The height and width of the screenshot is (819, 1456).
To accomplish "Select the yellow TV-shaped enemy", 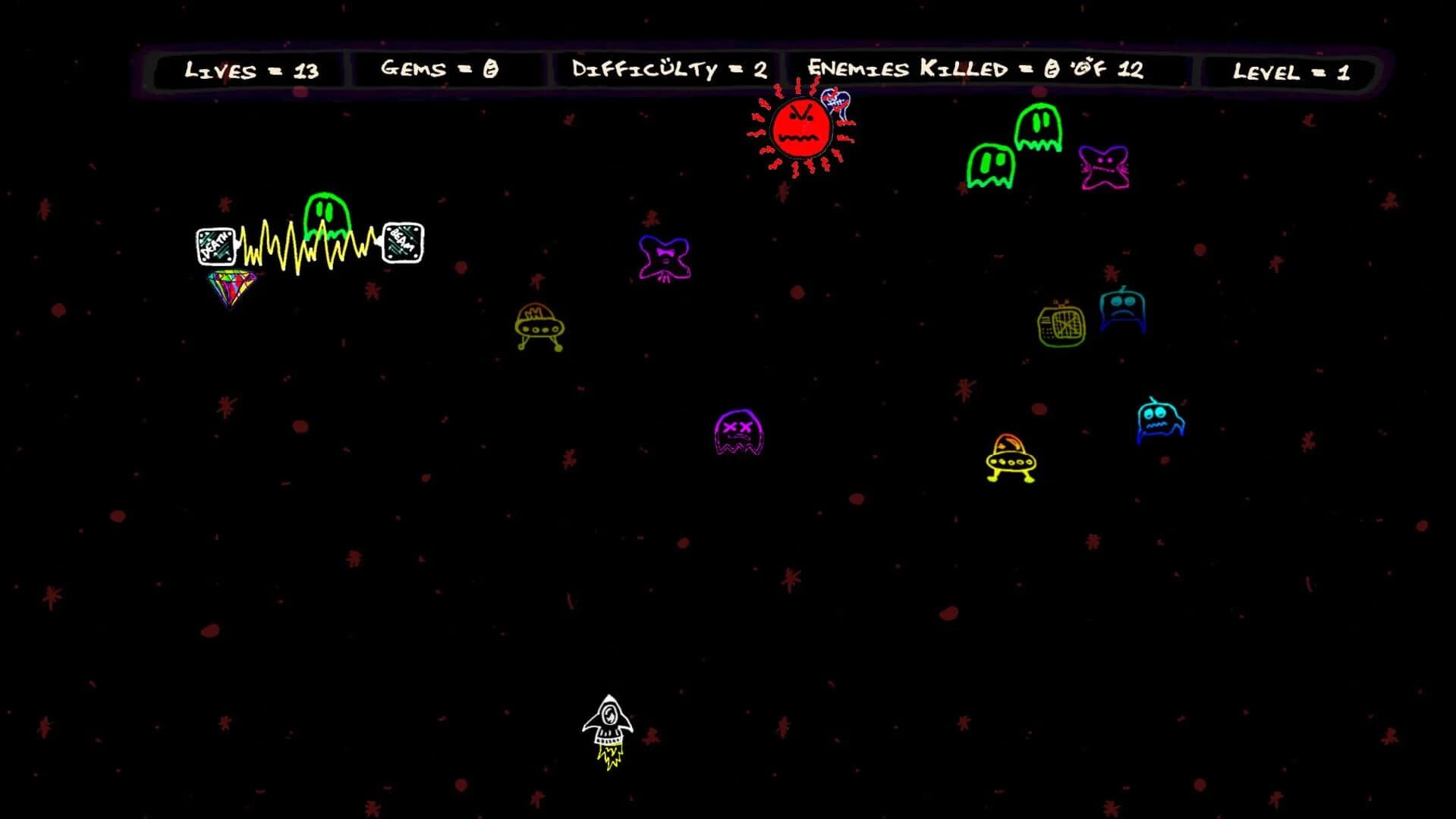I will click(1061, 326).
